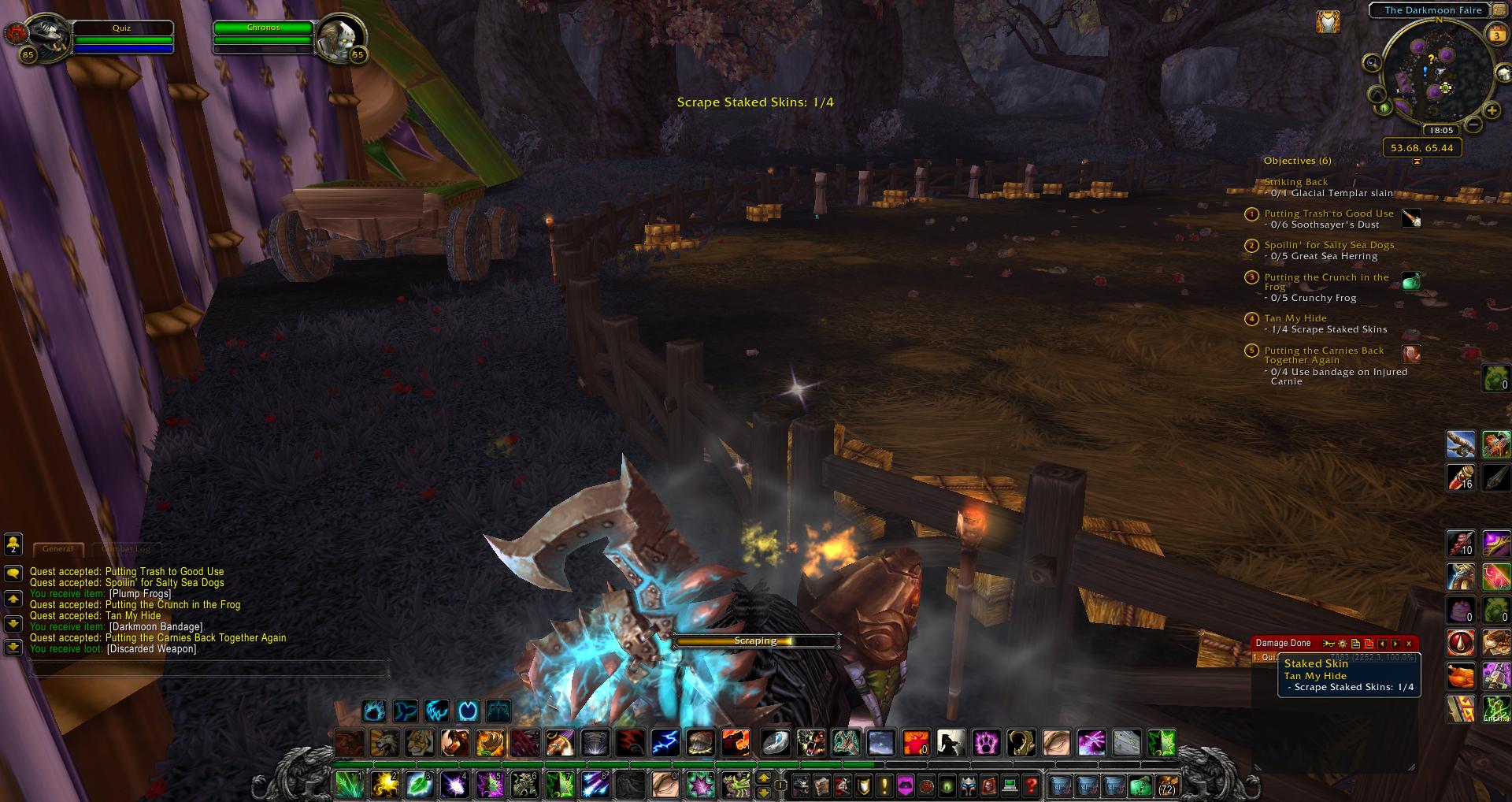Open the Damage Done meter settings gear
Screen dimensions: 1512x802
(1343, 644)
